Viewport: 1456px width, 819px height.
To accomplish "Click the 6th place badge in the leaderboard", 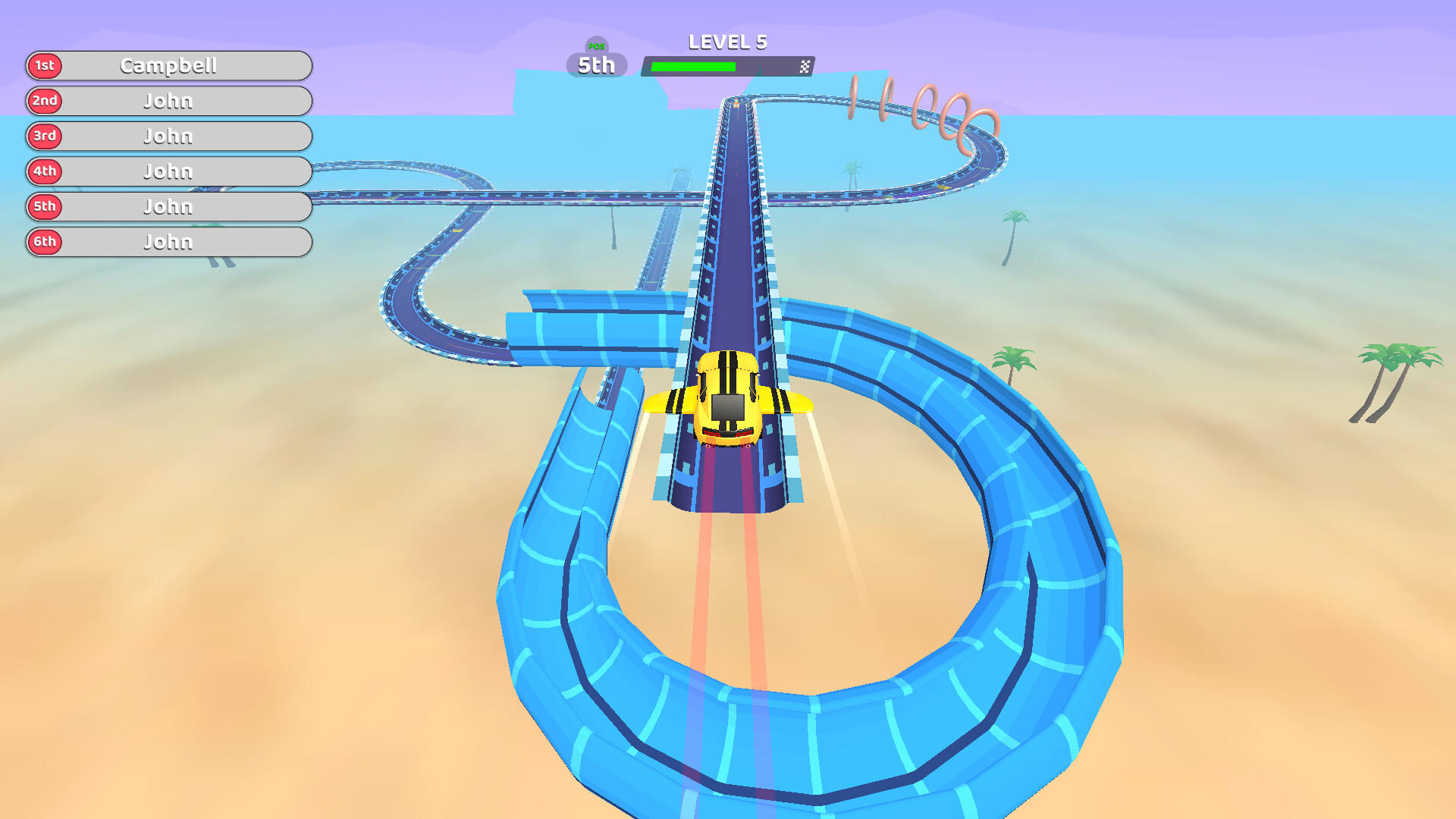I will pos(44,242).
